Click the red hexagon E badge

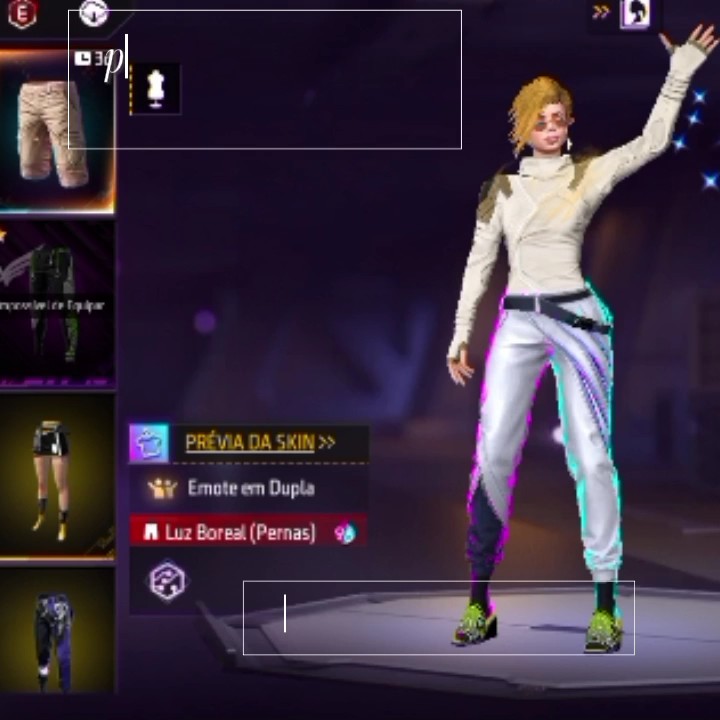(x=21, y=14)
